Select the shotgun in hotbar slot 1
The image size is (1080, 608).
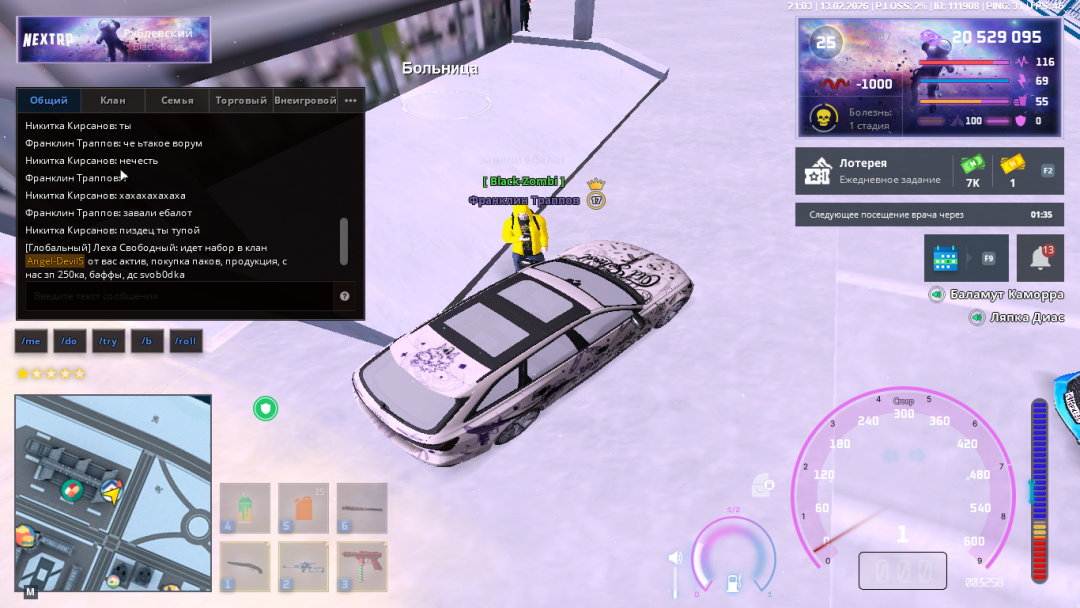click(x=245, y=566)
